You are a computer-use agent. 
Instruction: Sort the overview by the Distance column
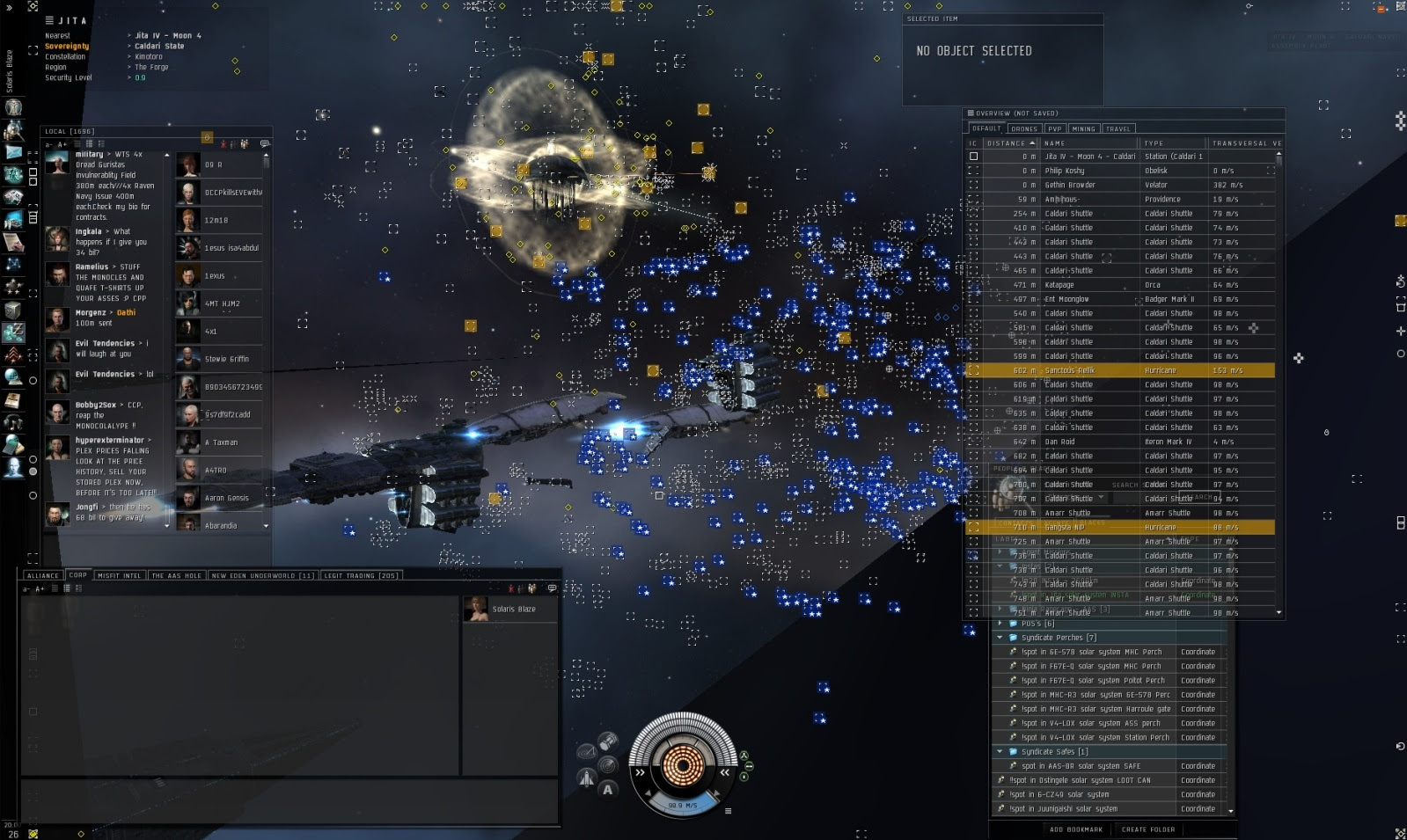point(1007,142)
